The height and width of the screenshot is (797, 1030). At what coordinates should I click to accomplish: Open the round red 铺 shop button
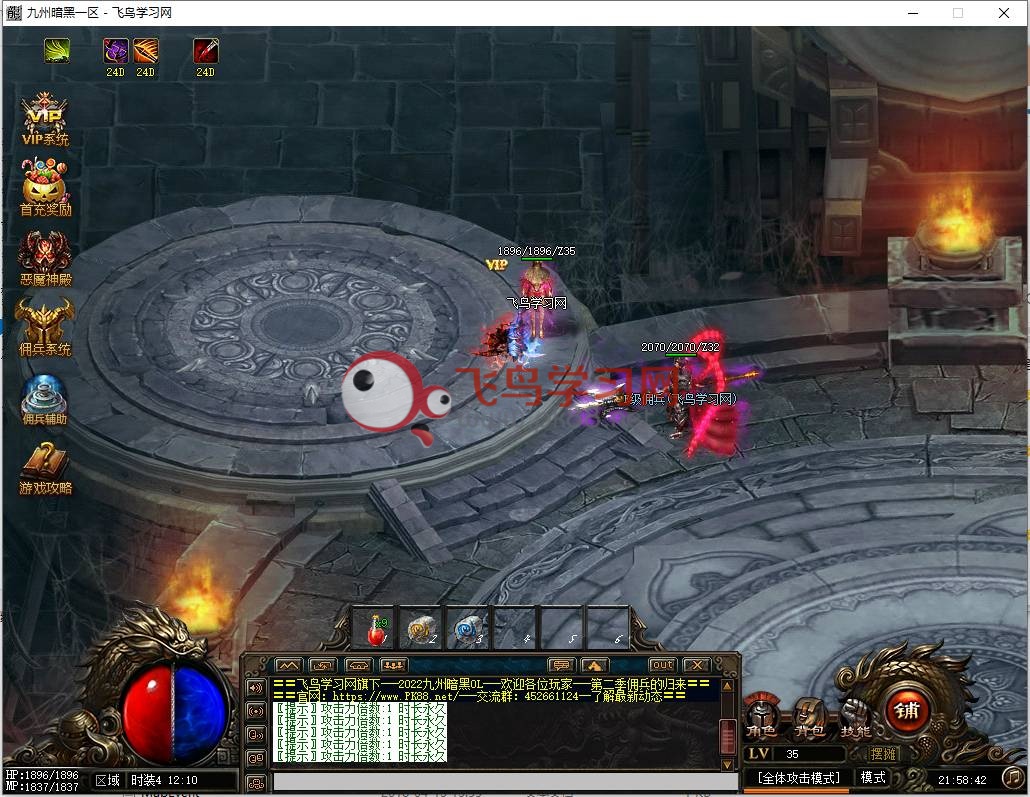pos(907,710)
